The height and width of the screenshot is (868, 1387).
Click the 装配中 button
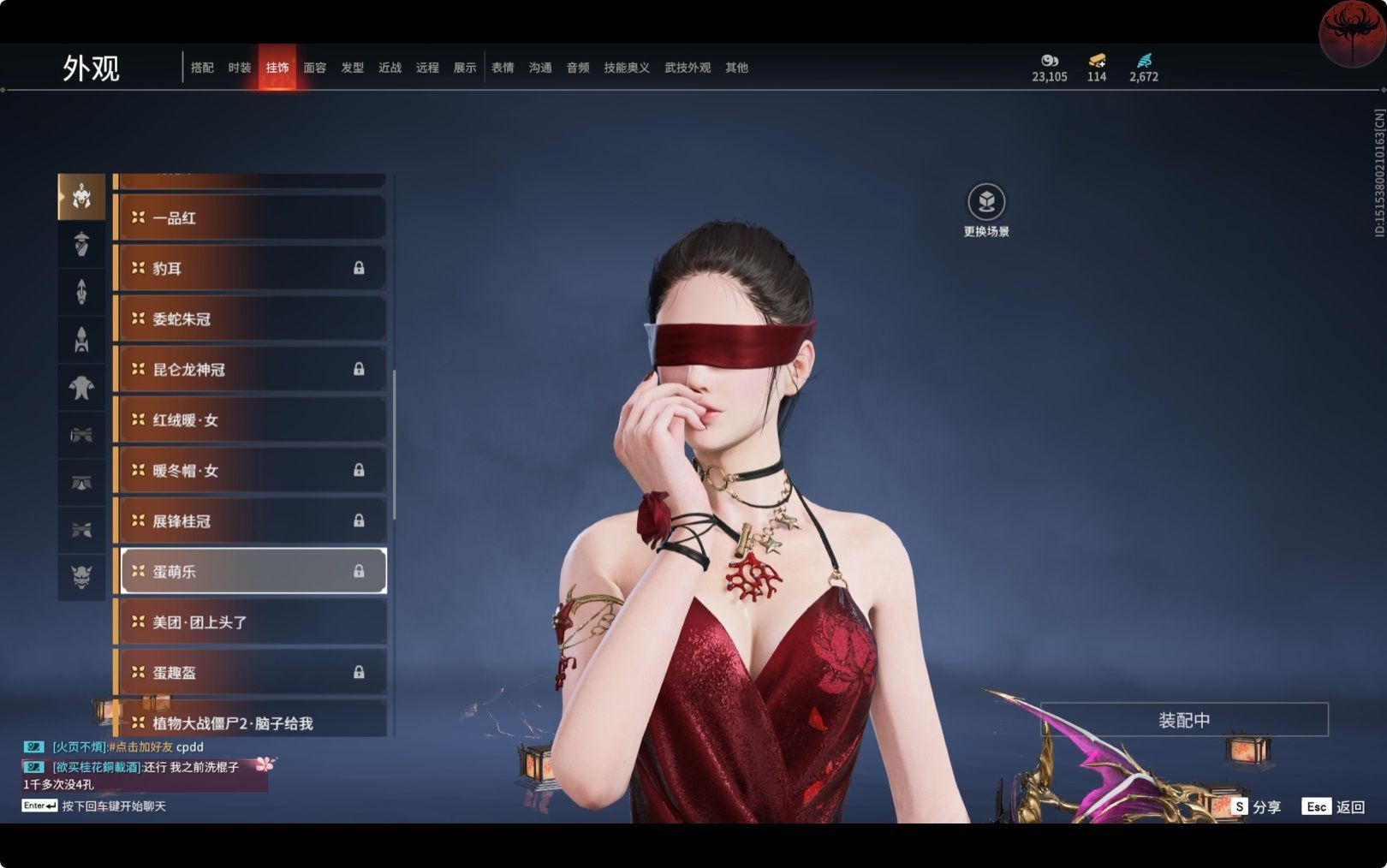(x=1184, y=720)
